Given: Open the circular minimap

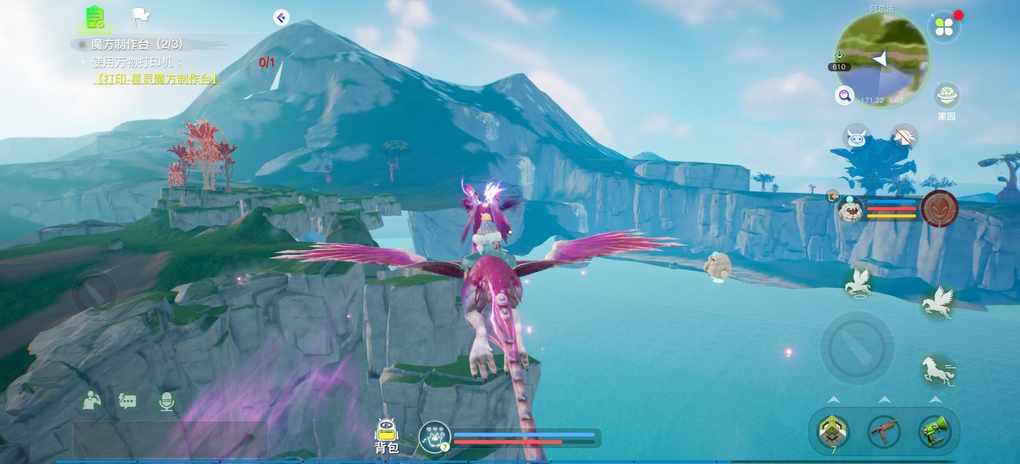Looking at the screenshot, I should 882,58.
